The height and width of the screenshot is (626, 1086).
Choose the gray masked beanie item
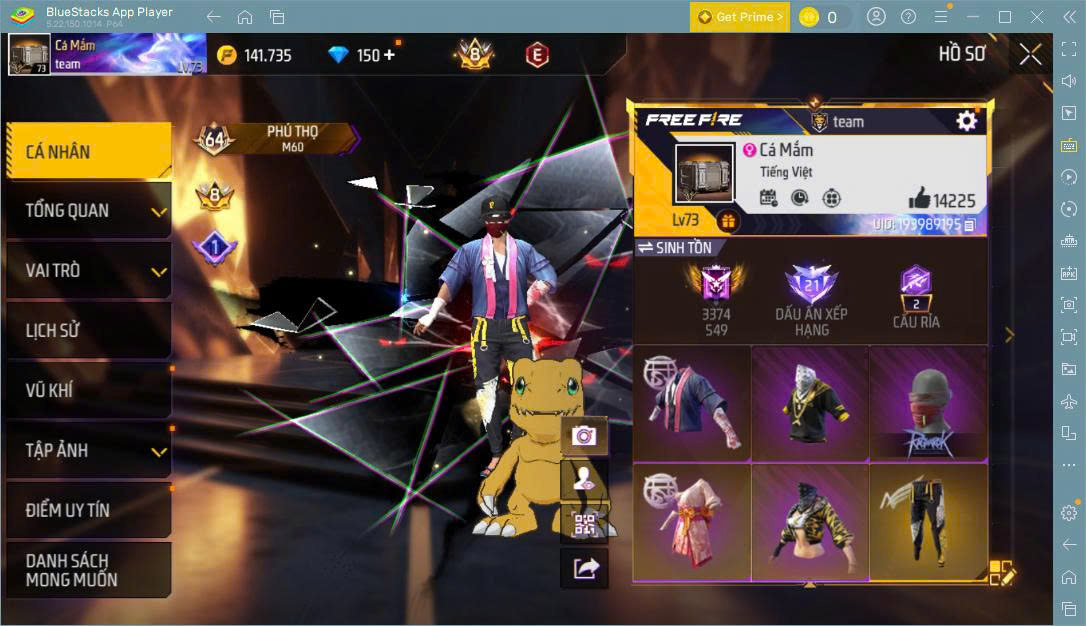point(928,403)
